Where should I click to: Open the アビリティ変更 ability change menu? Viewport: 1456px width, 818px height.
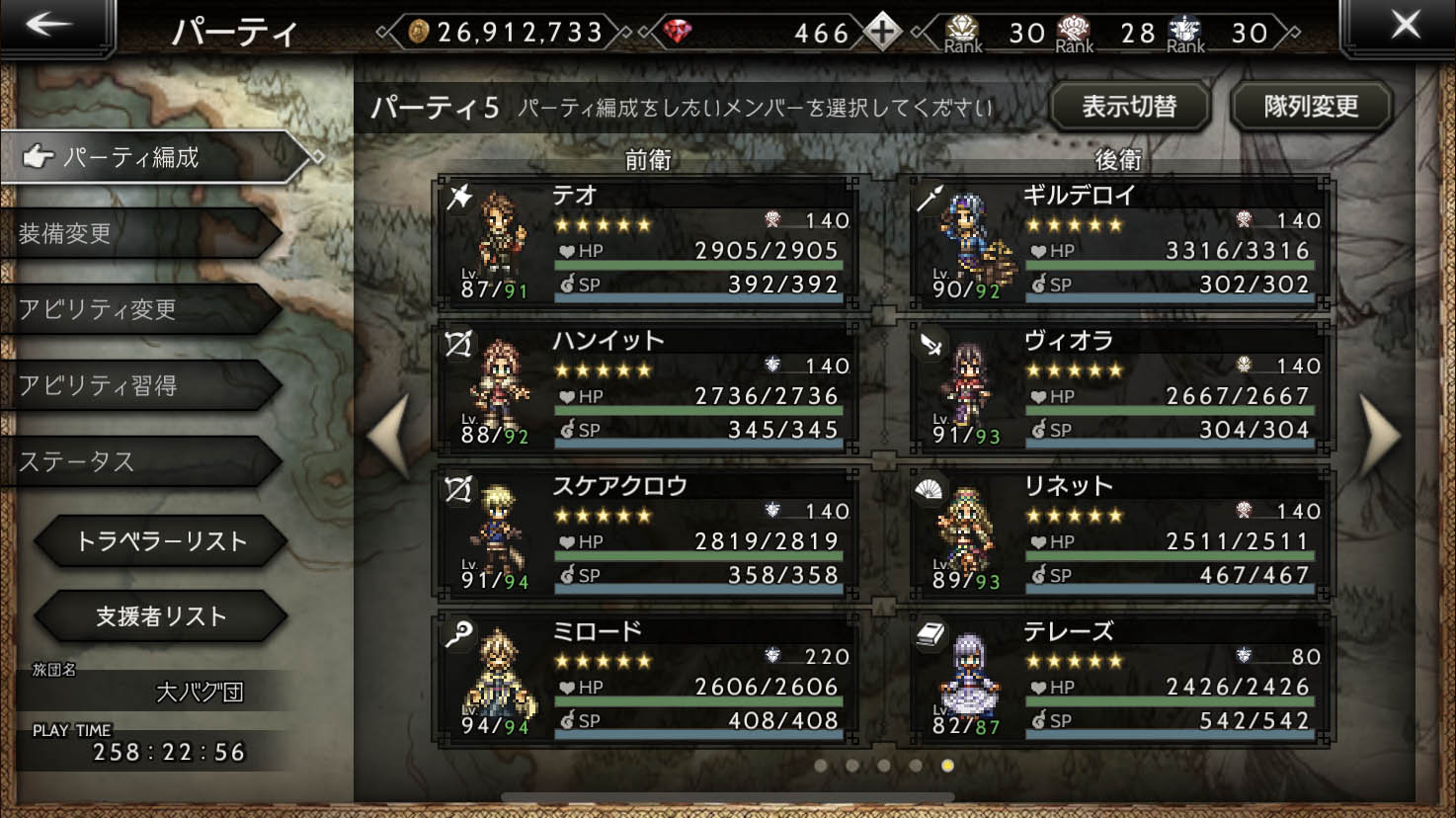(x=138, y=309)
